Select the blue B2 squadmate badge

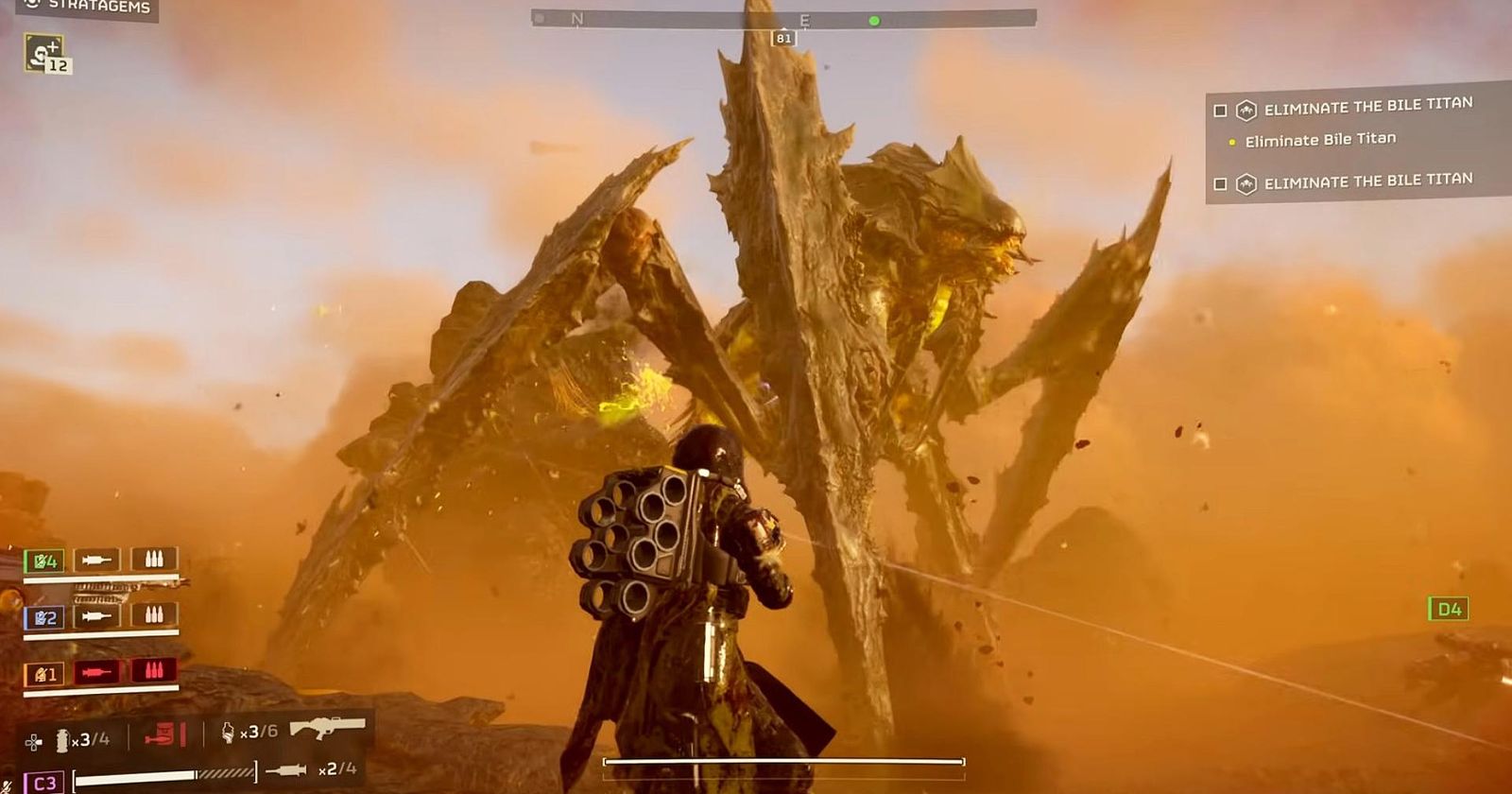[x=44, y=617]
